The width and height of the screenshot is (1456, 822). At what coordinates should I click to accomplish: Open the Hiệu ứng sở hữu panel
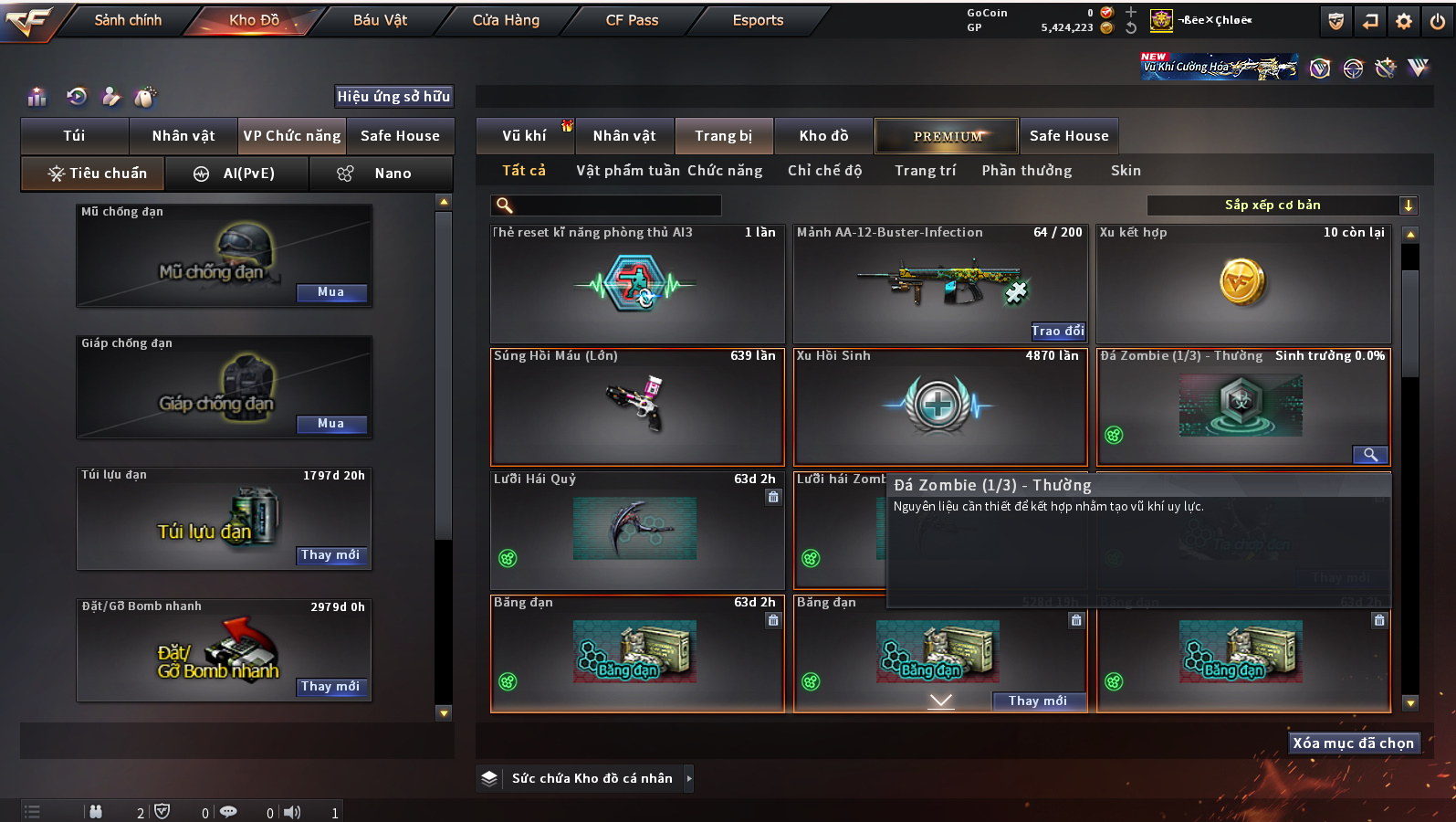click(393, 97)
